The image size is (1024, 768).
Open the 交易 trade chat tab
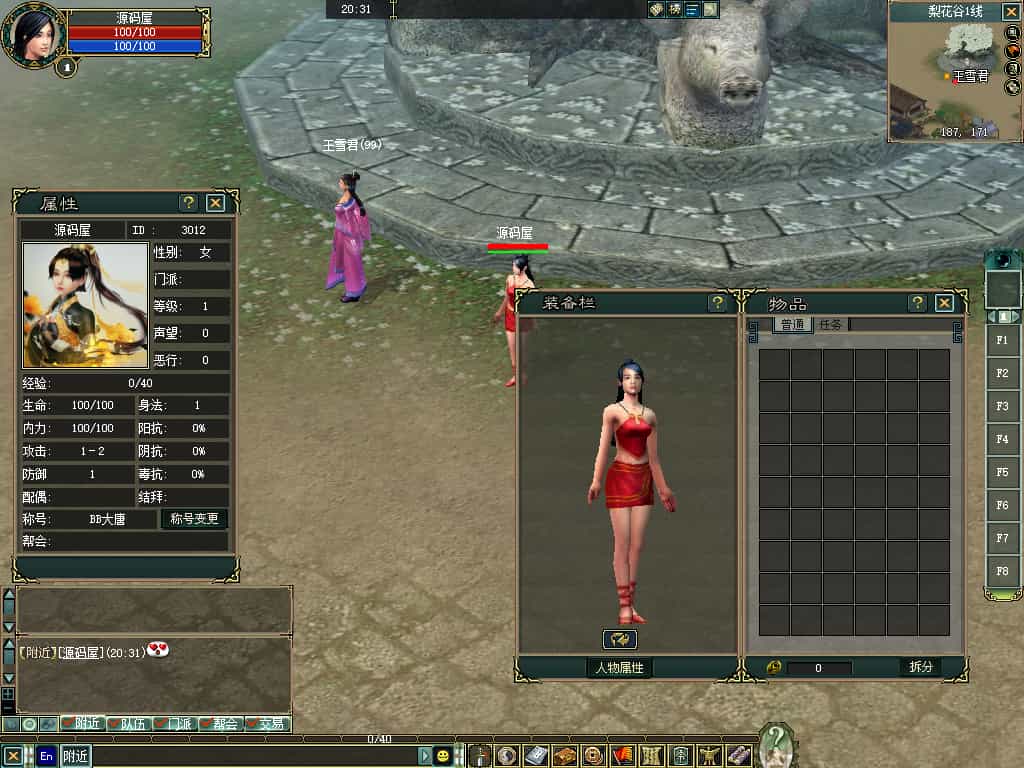point(270,723)
